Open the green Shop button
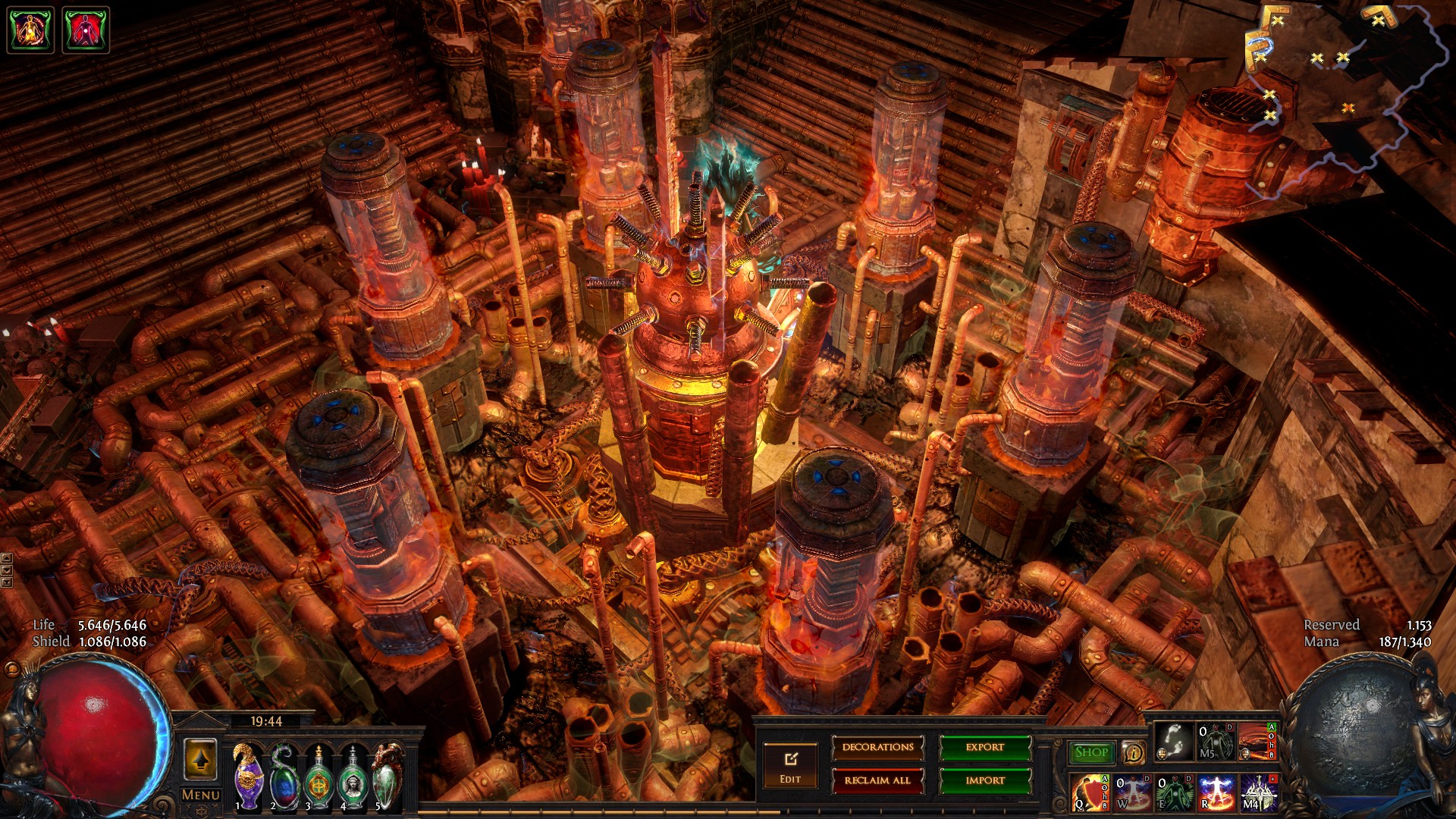Screen dimensions: 1456x819 click(1090, 752)
